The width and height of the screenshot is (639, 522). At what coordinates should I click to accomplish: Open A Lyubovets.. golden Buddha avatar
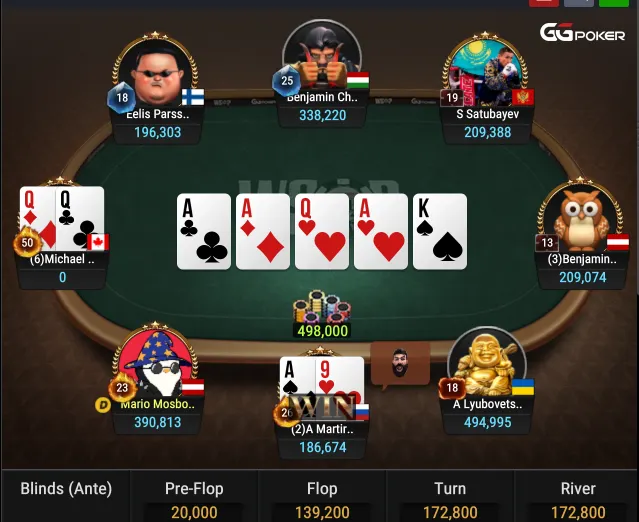[486, 366]
